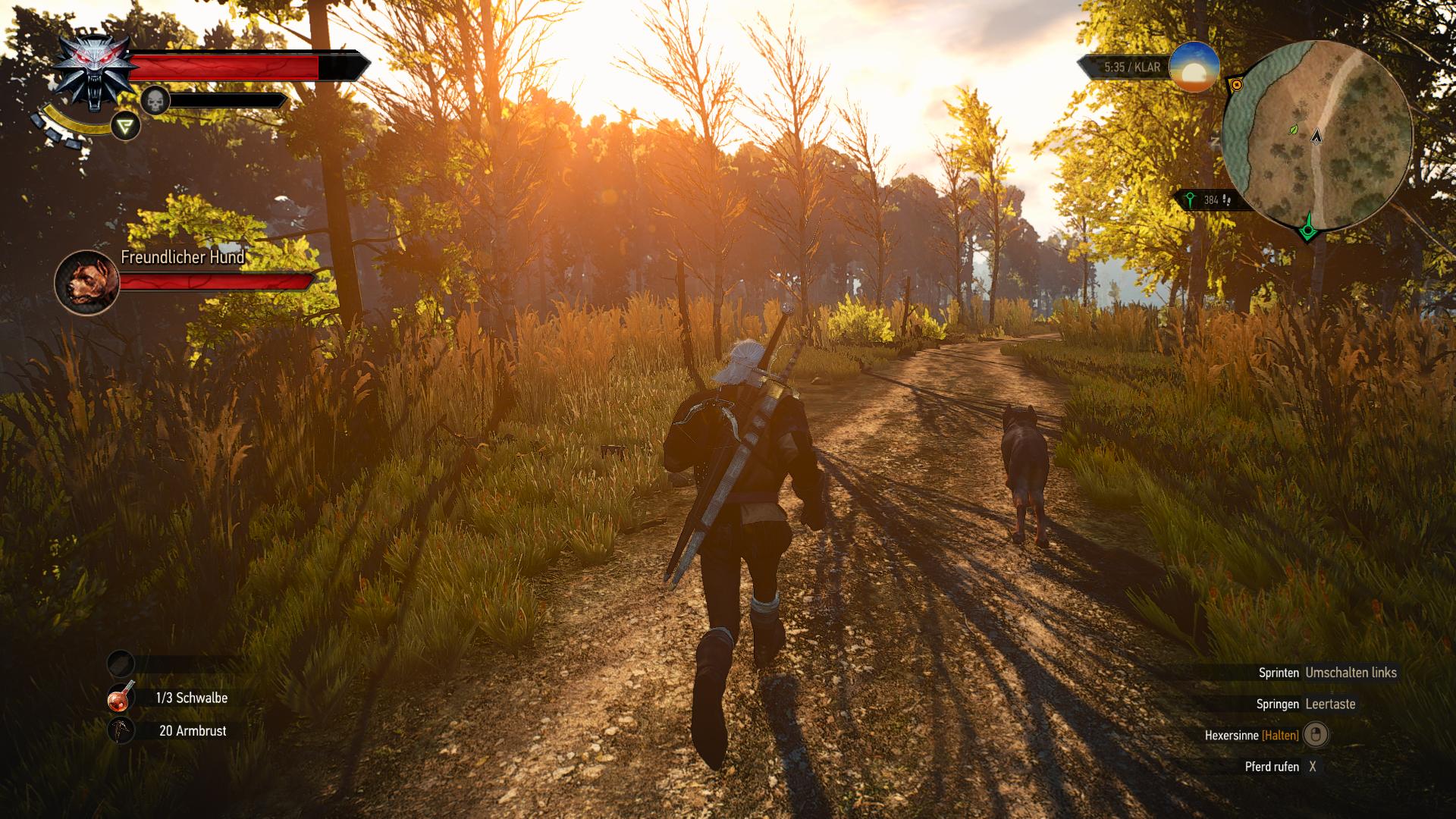1456x819 pixels.
Task: Click the orange marker on minimap edge
Action: pos(1237,85)
